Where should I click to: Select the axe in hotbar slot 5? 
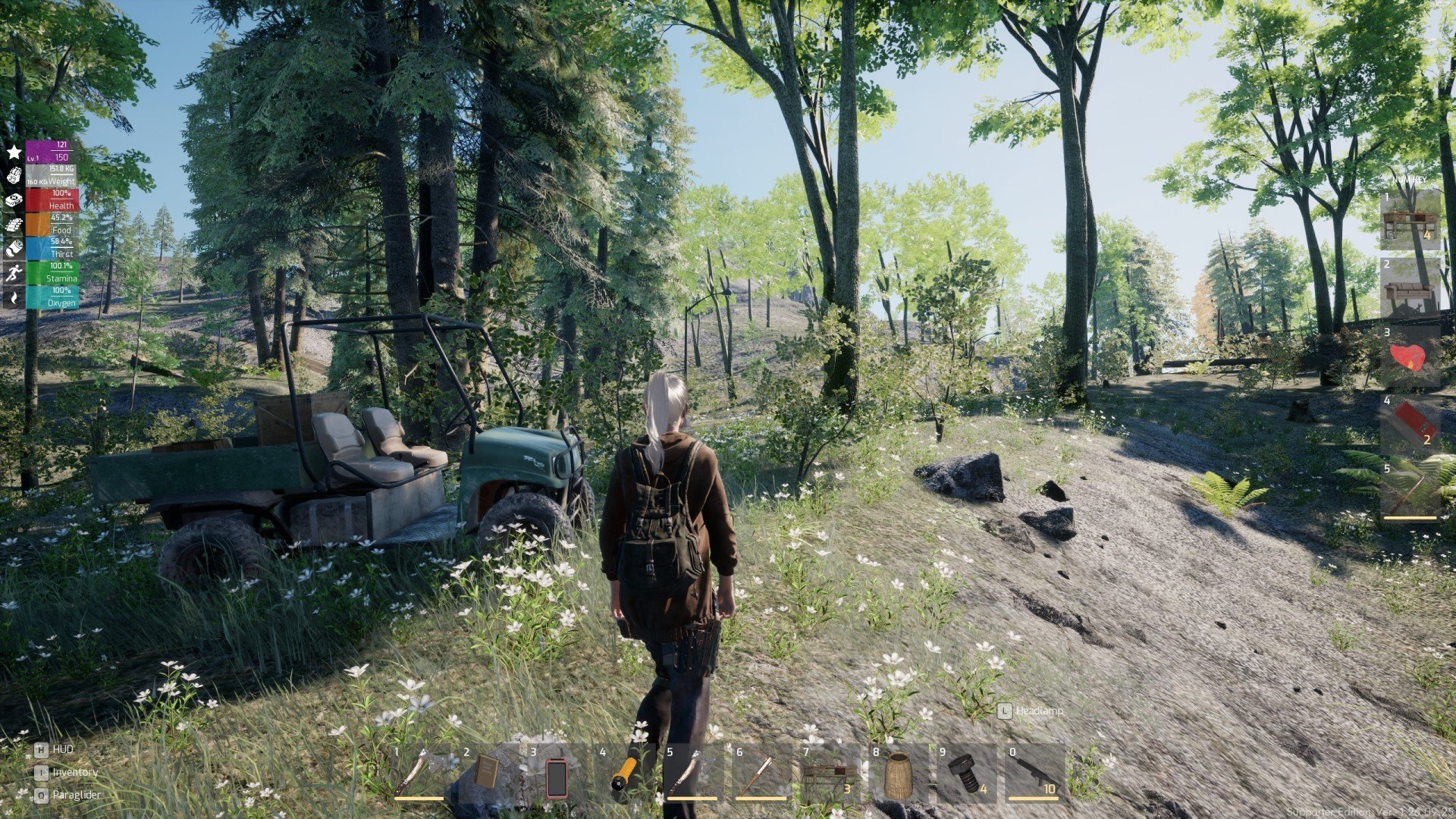coord(692,773)
